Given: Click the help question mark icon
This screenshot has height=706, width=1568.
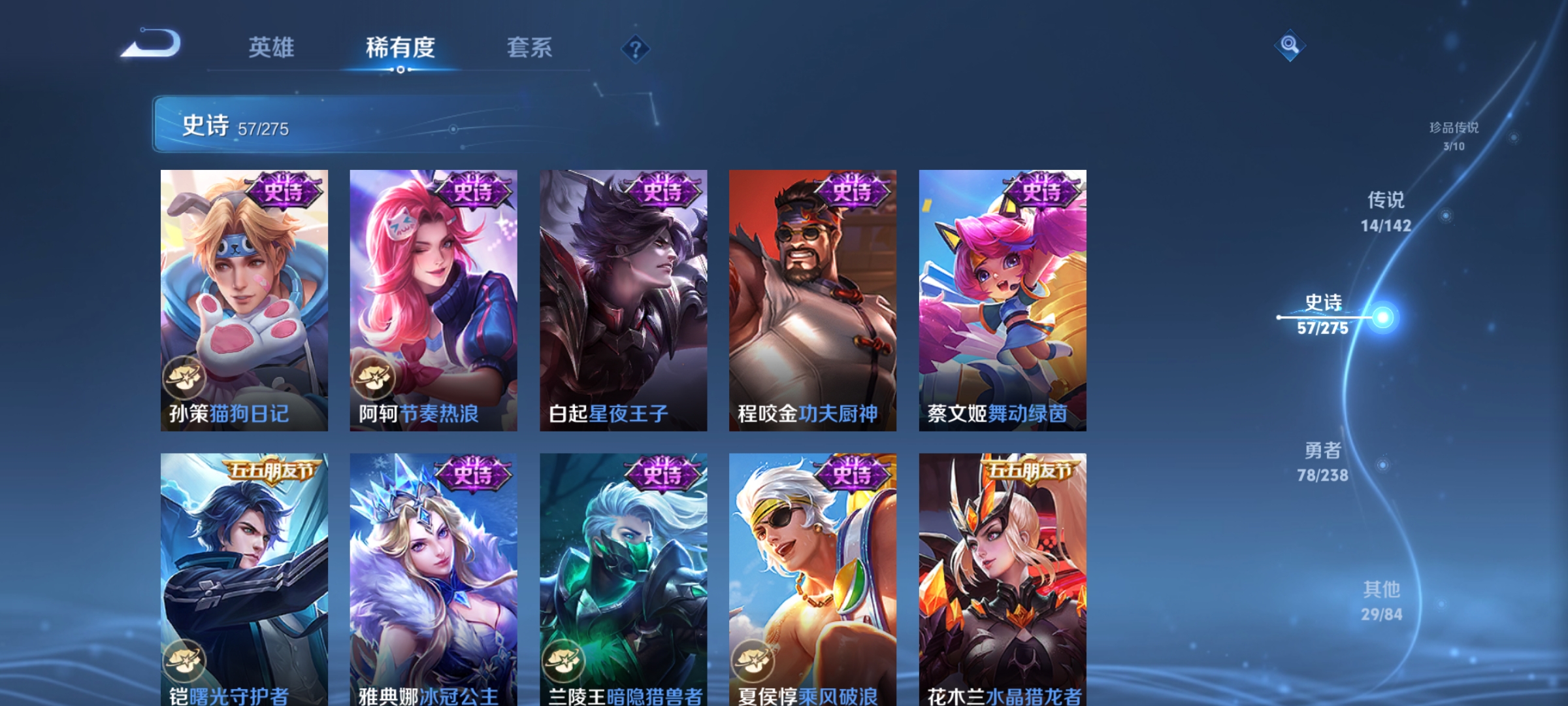Looking at the screenshot, I should coord(636,50).
